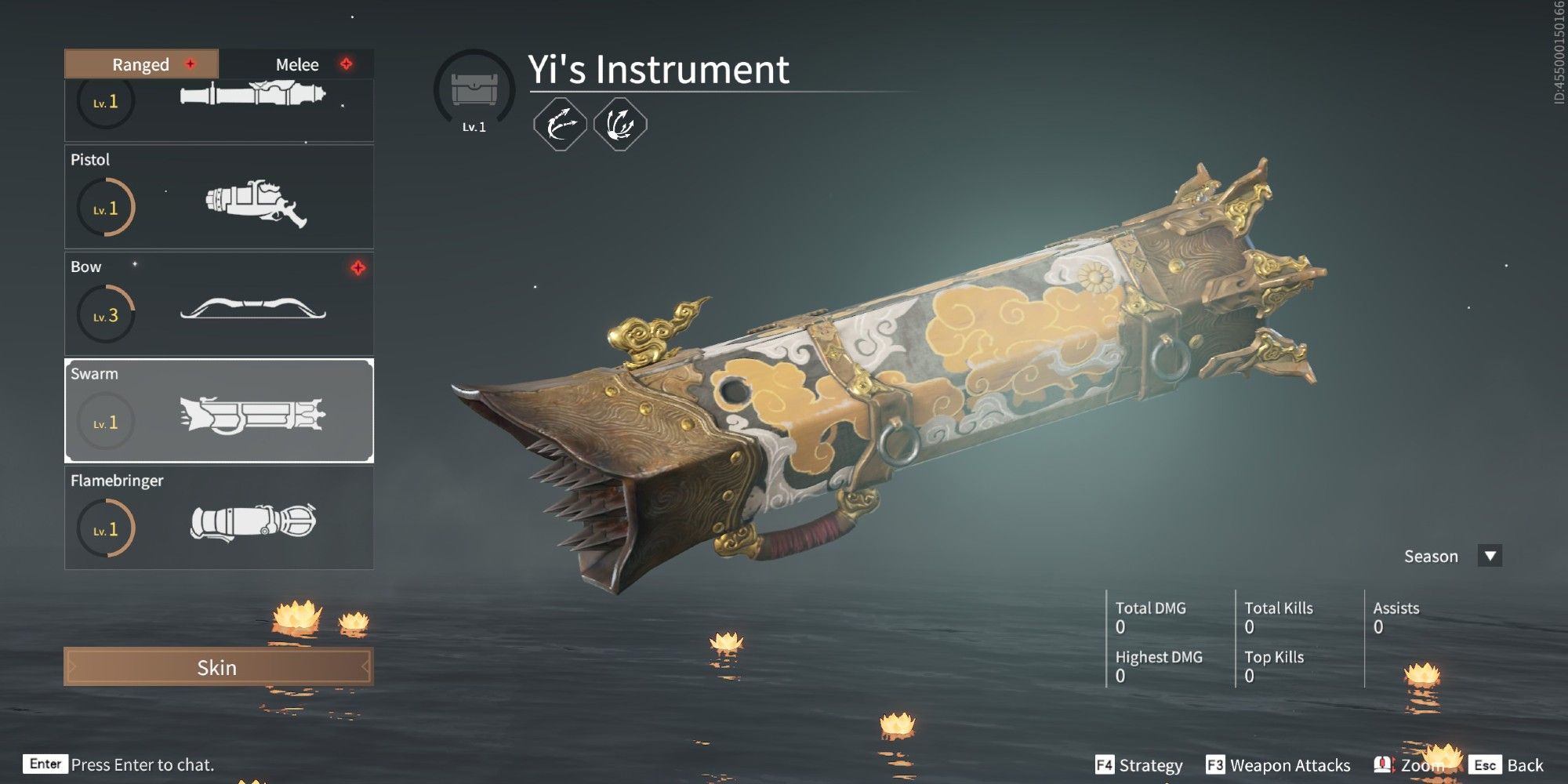
Task: Open the Skin menu
Action: pyautogui.click(x=218, y=668)
